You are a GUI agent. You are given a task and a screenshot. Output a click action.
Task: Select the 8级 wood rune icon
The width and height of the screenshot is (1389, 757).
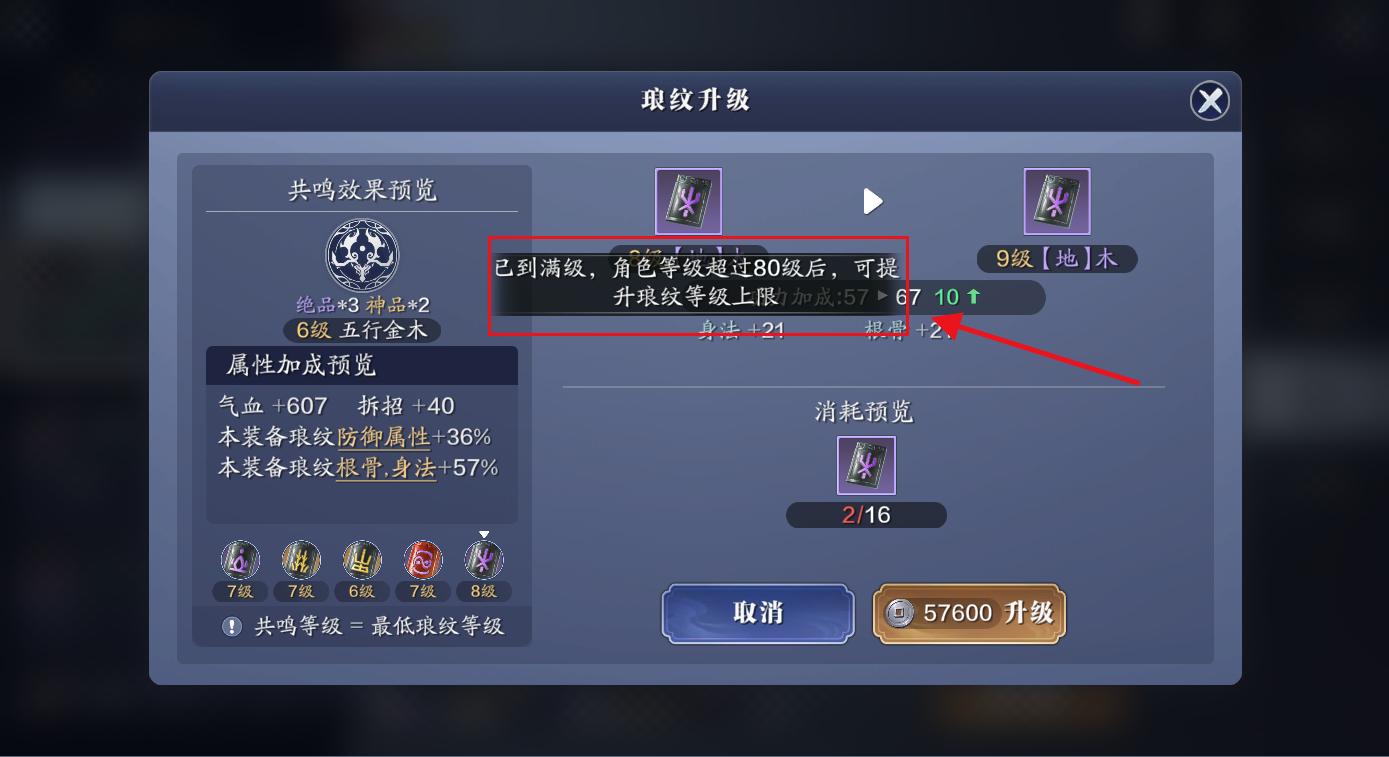(x=484, y=560)
